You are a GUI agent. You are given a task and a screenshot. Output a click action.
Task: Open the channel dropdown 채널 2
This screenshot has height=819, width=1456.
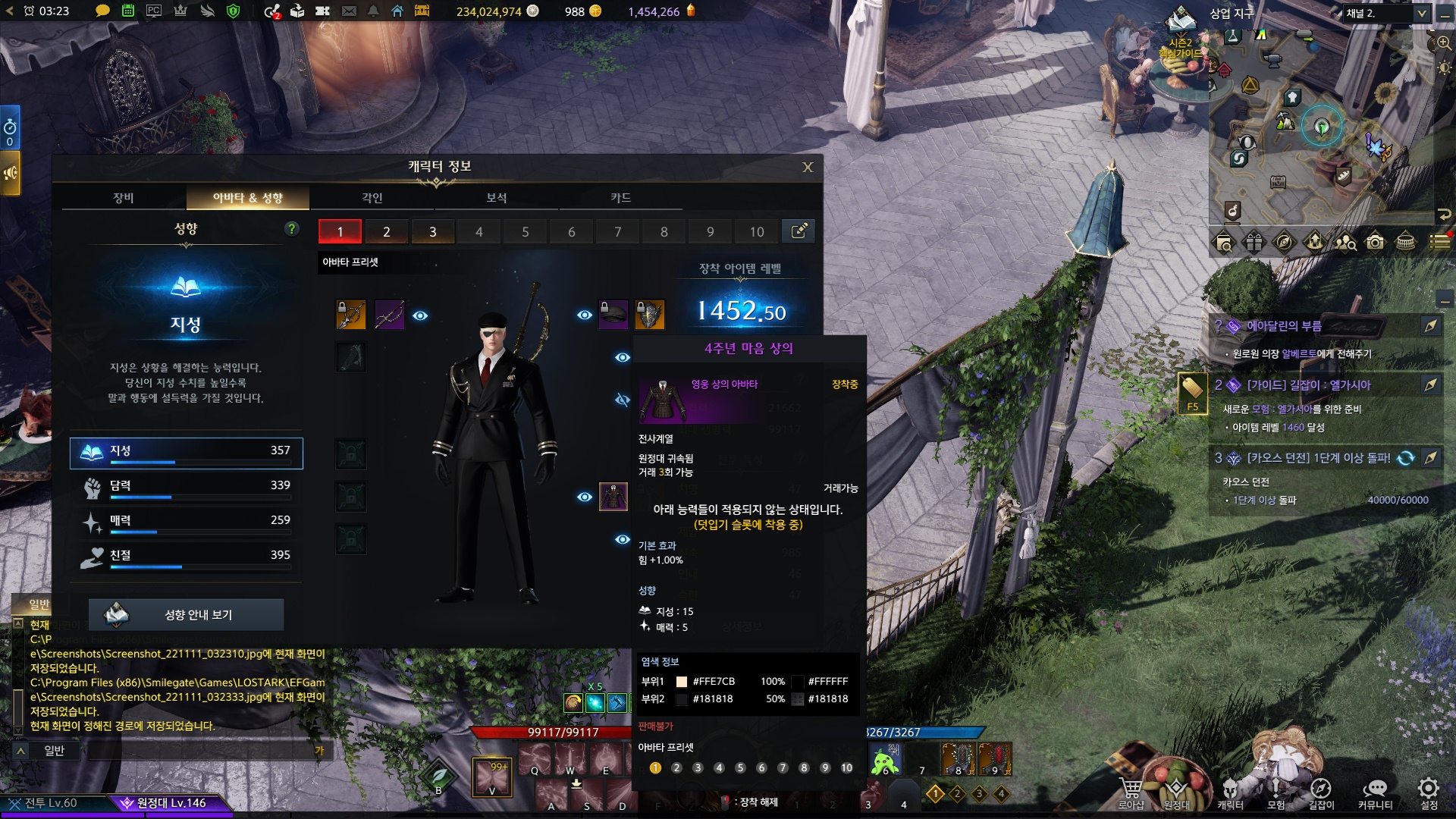(x=1386, y=14)
